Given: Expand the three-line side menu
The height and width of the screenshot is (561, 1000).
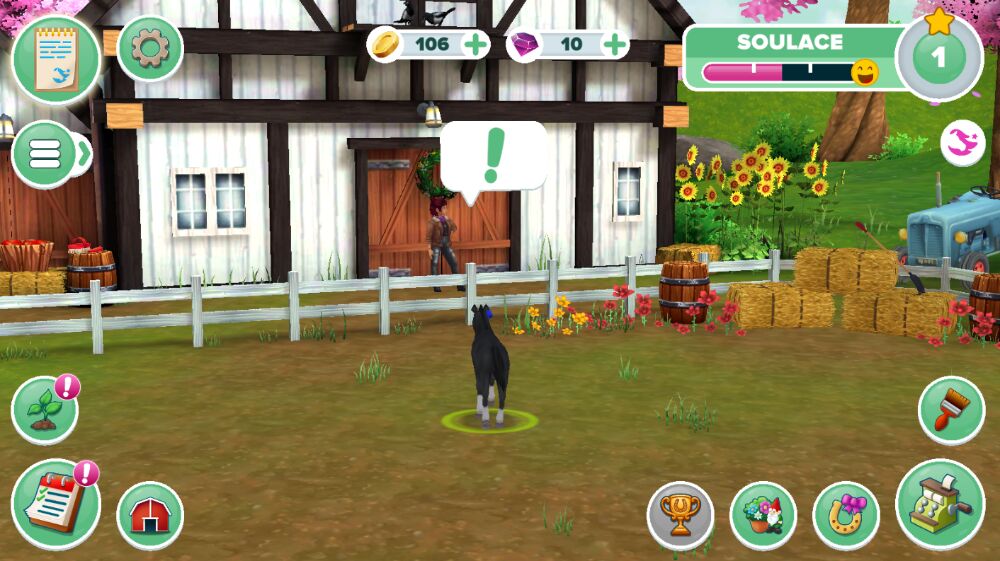Looking at the screenshot, I should tap(45, 153).
